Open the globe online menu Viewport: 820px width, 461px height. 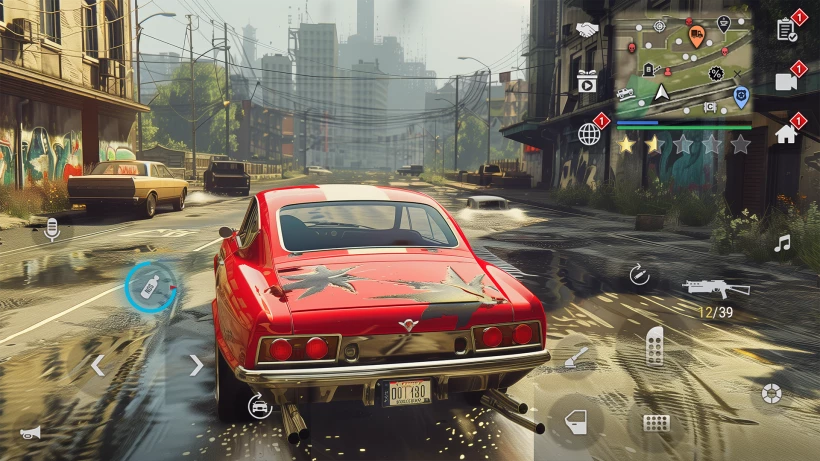590,133
